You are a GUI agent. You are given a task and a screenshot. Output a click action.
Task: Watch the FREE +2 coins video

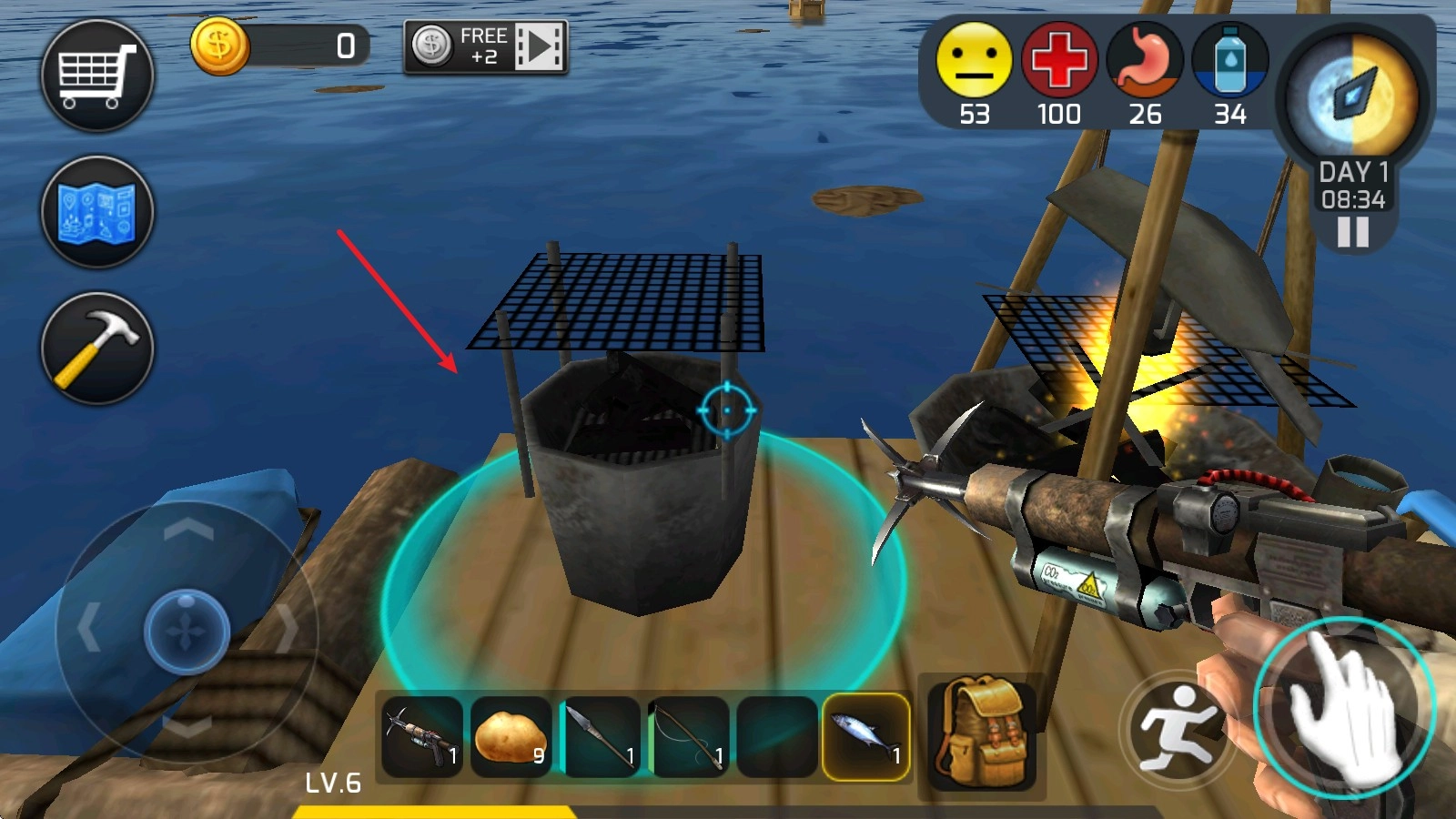(486, 46)
